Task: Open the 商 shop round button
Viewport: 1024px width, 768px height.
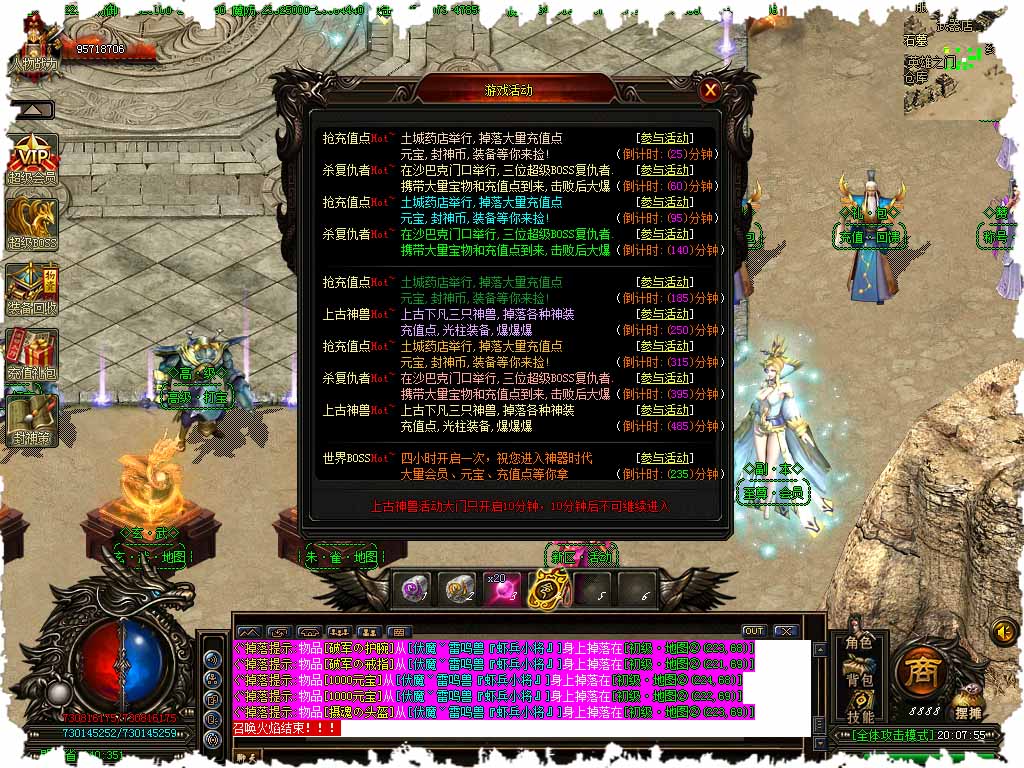Action: (921, 673)
